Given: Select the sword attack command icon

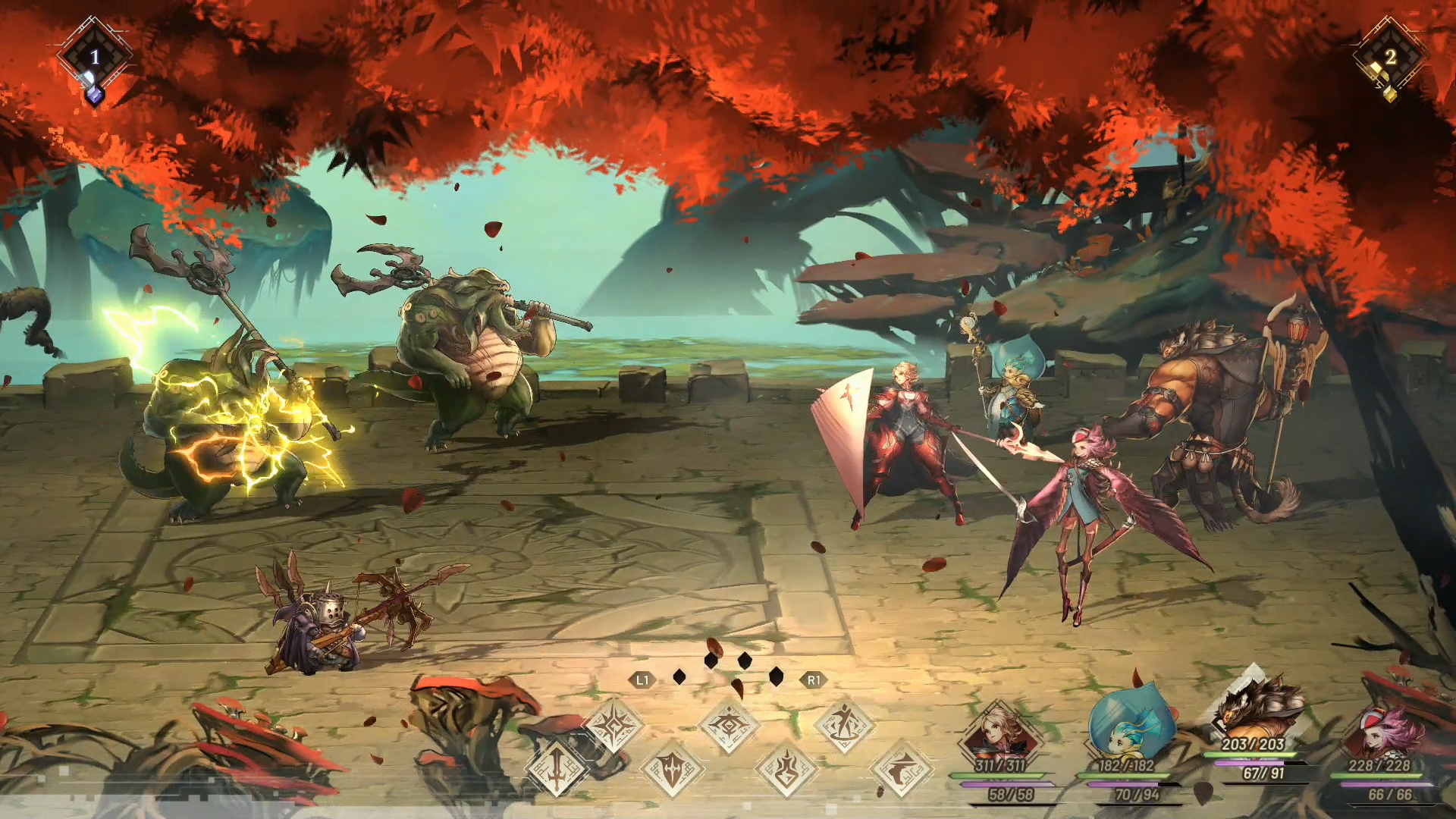Looking at the screenshot, I should pos(556,767).
